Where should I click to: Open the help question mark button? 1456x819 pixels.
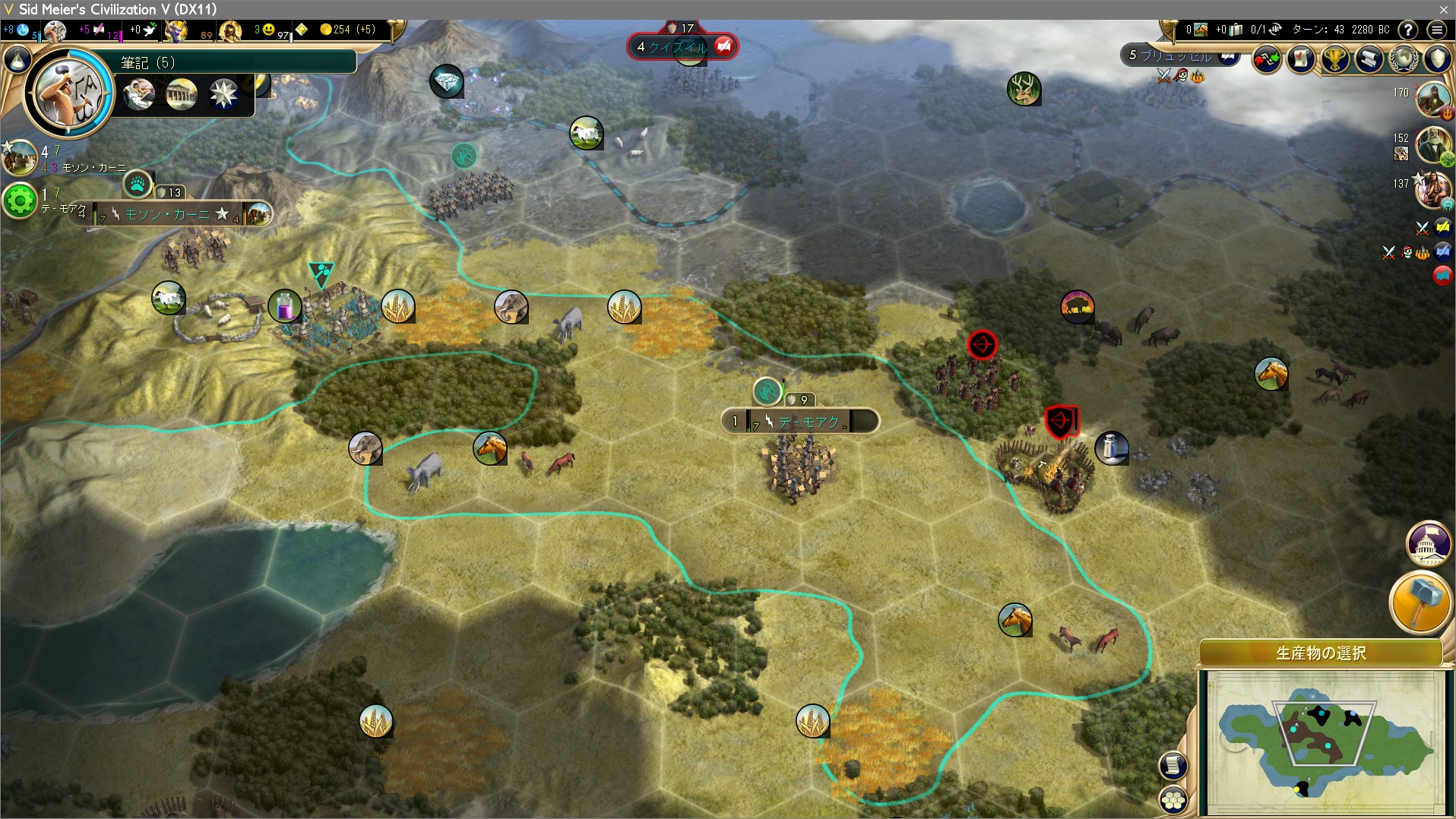tap(1408, 30)
